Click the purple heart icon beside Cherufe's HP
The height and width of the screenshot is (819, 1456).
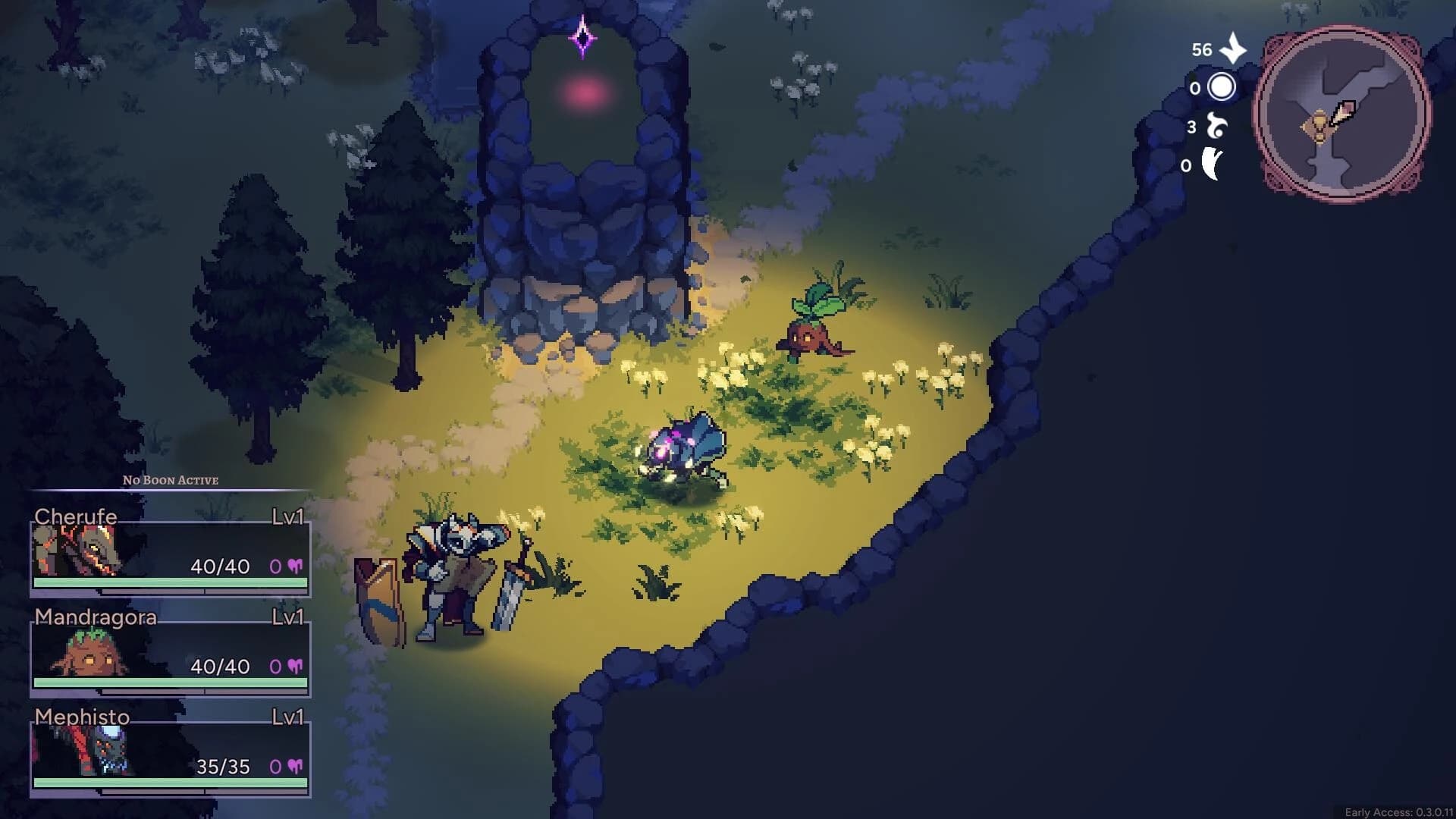tap(295, 566)
